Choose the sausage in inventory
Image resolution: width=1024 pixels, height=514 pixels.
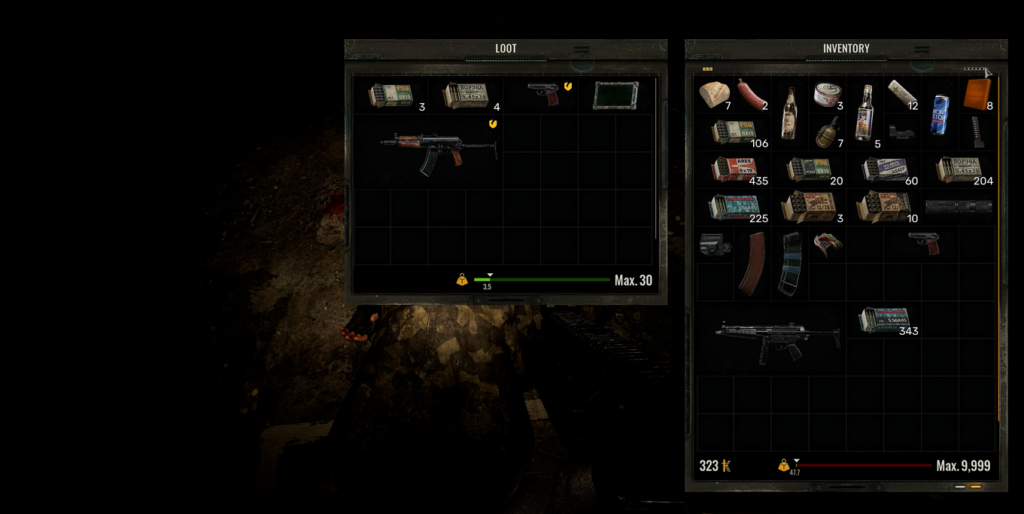coord(751,93)
